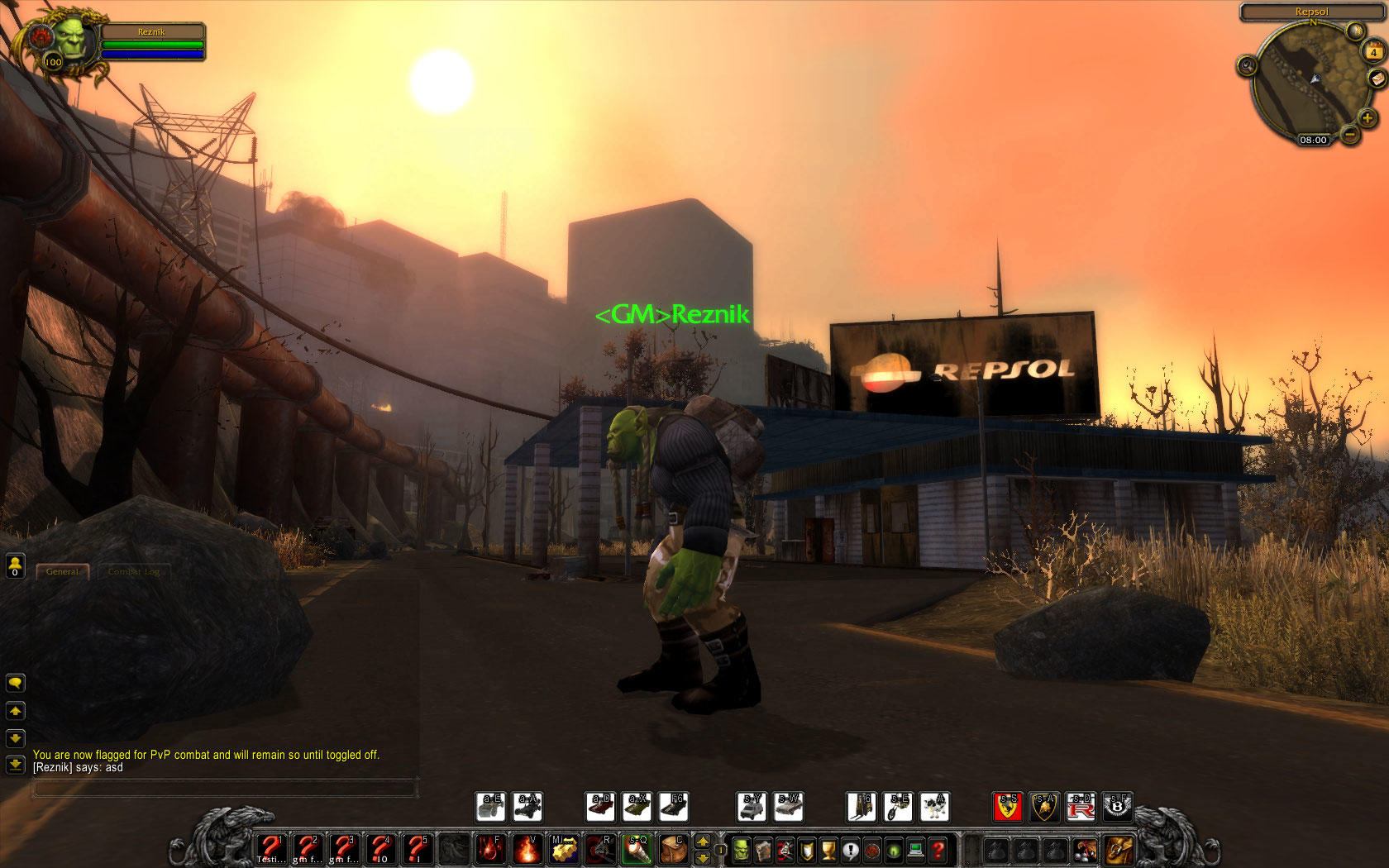1389x868 pixels.
Task: Toggle the green eye icon in the micro menu
Action: tap(892, 850)
